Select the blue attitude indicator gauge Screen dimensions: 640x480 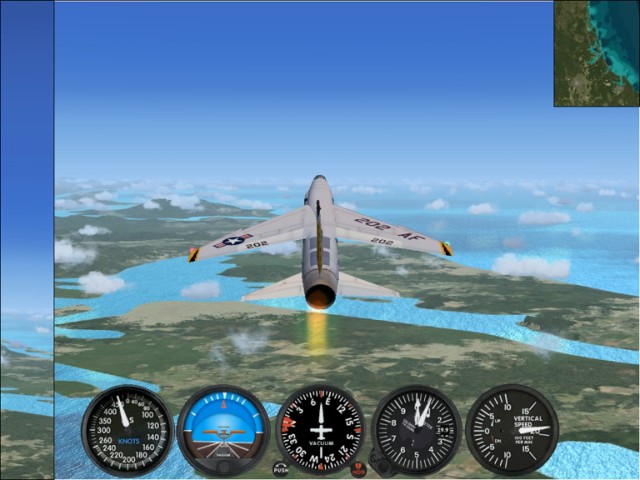tap(223, 429)
